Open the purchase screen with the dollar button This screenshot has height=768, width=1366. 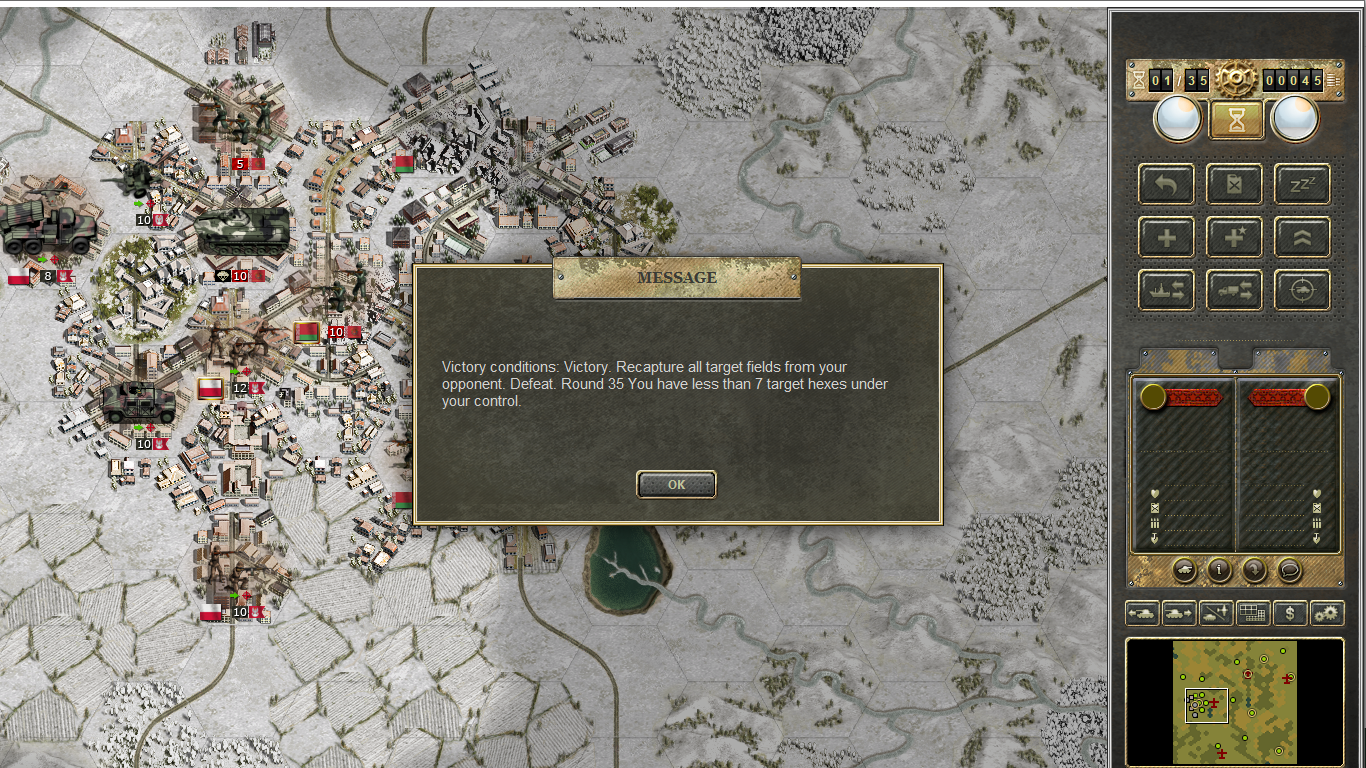click(x=1290, y=613)
